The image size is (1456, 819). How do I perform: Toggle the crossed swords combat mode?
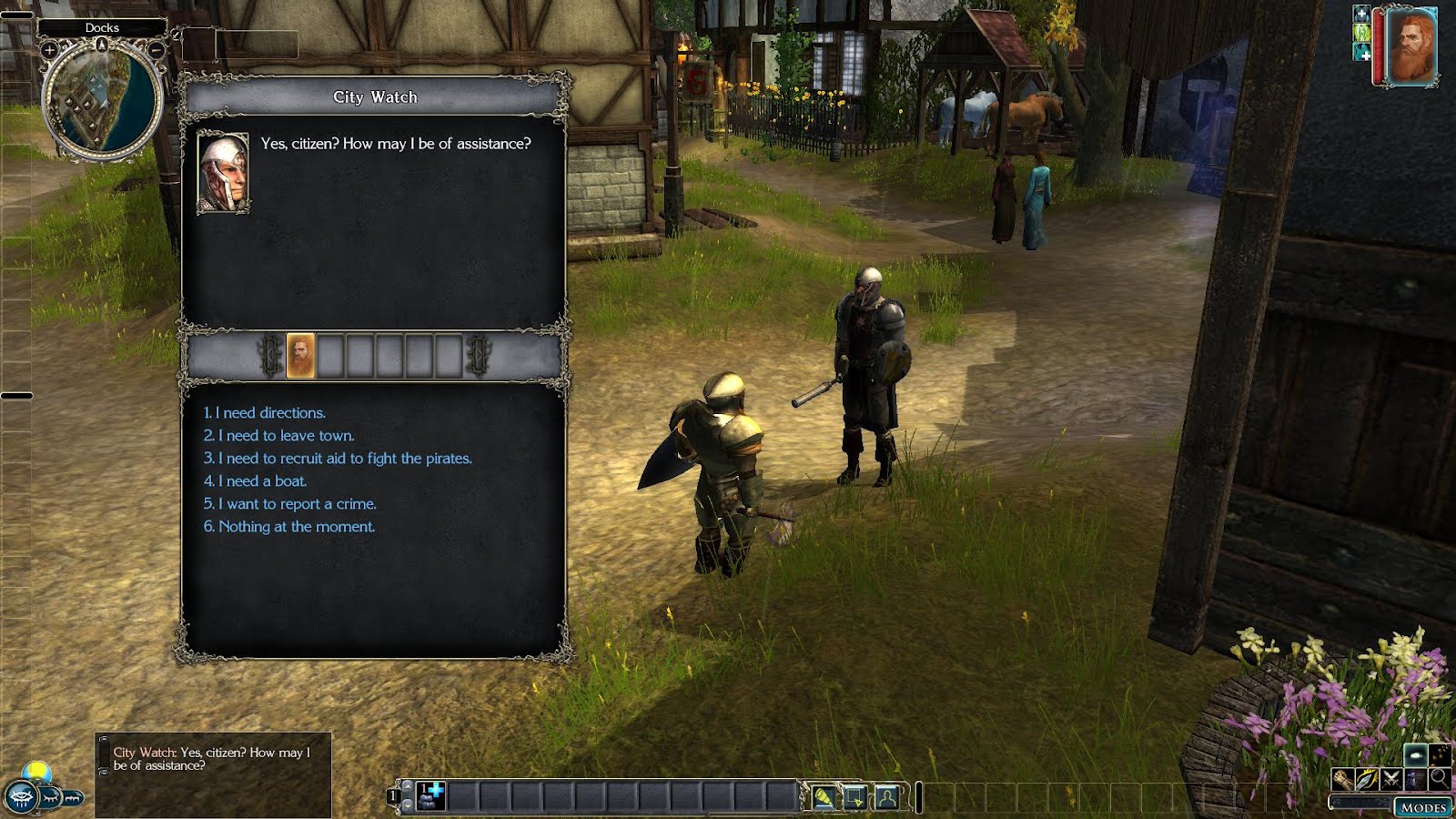point(1390,779)
